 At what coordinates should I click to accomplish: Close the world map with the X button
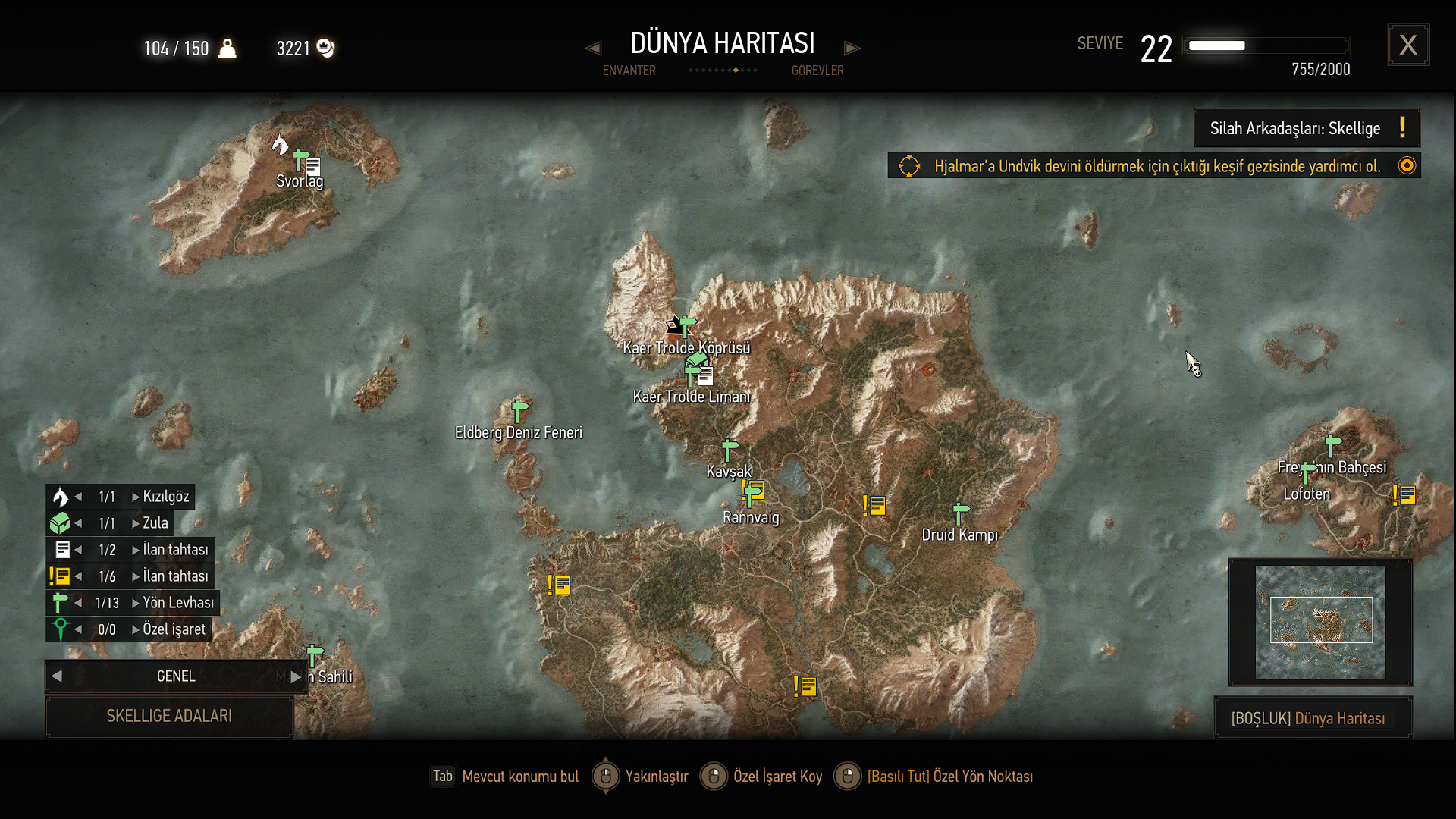click(1408, 45)
